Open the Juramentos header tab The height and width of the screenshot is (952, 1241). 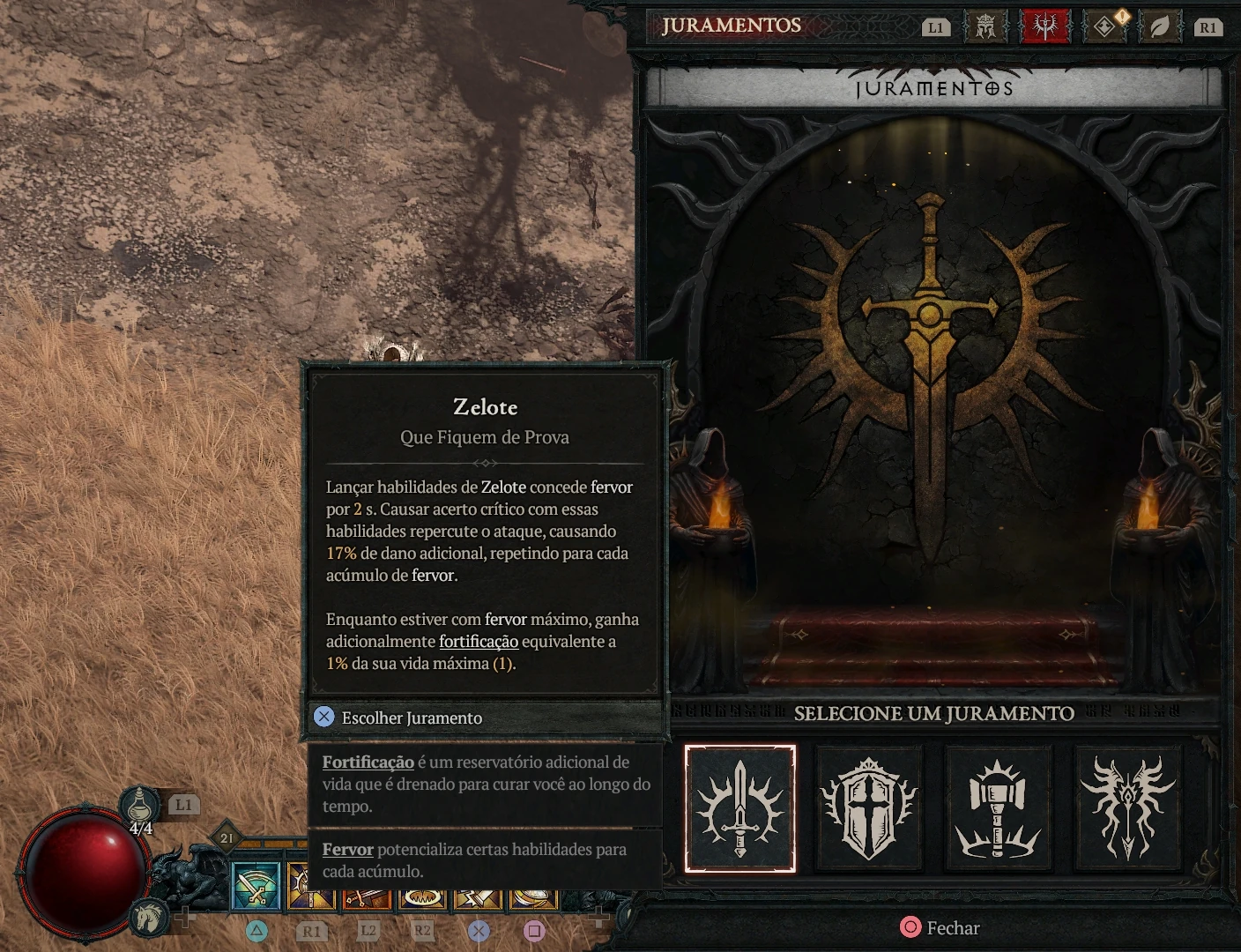733,25
